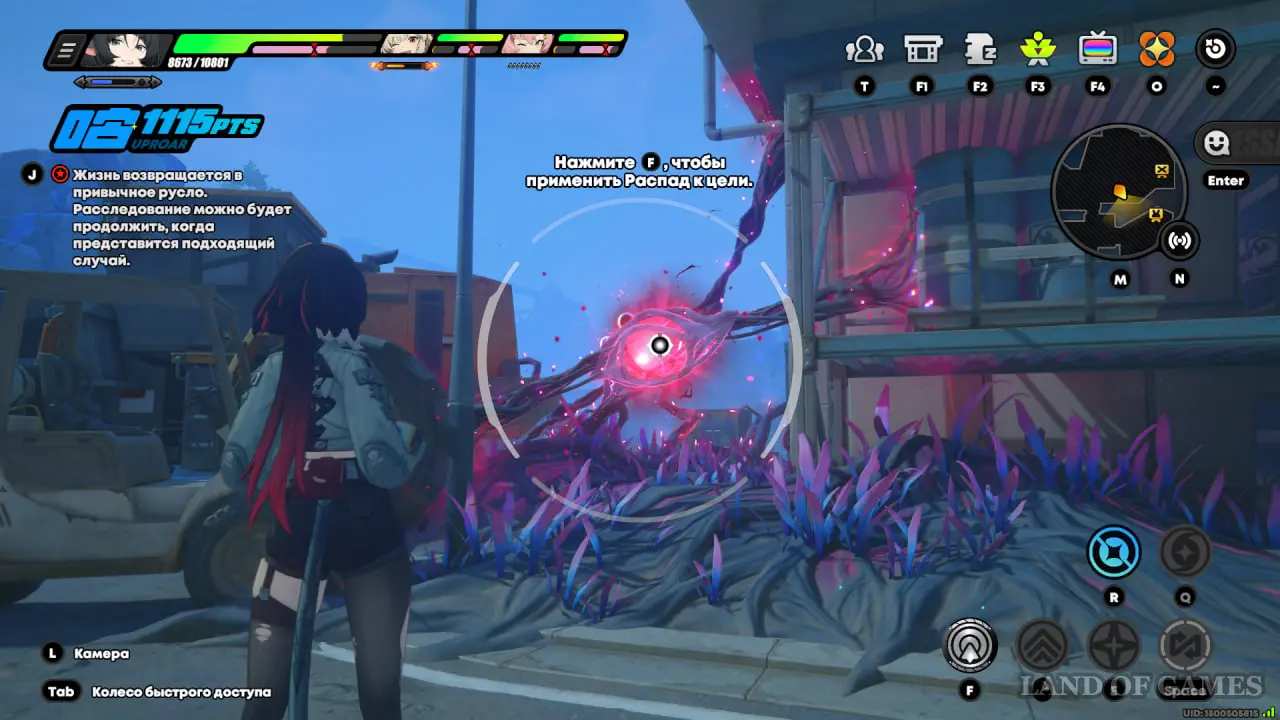Switch to the pink-haired party member
Viewport: 1280px width, 720px height.
coord(527,44)
